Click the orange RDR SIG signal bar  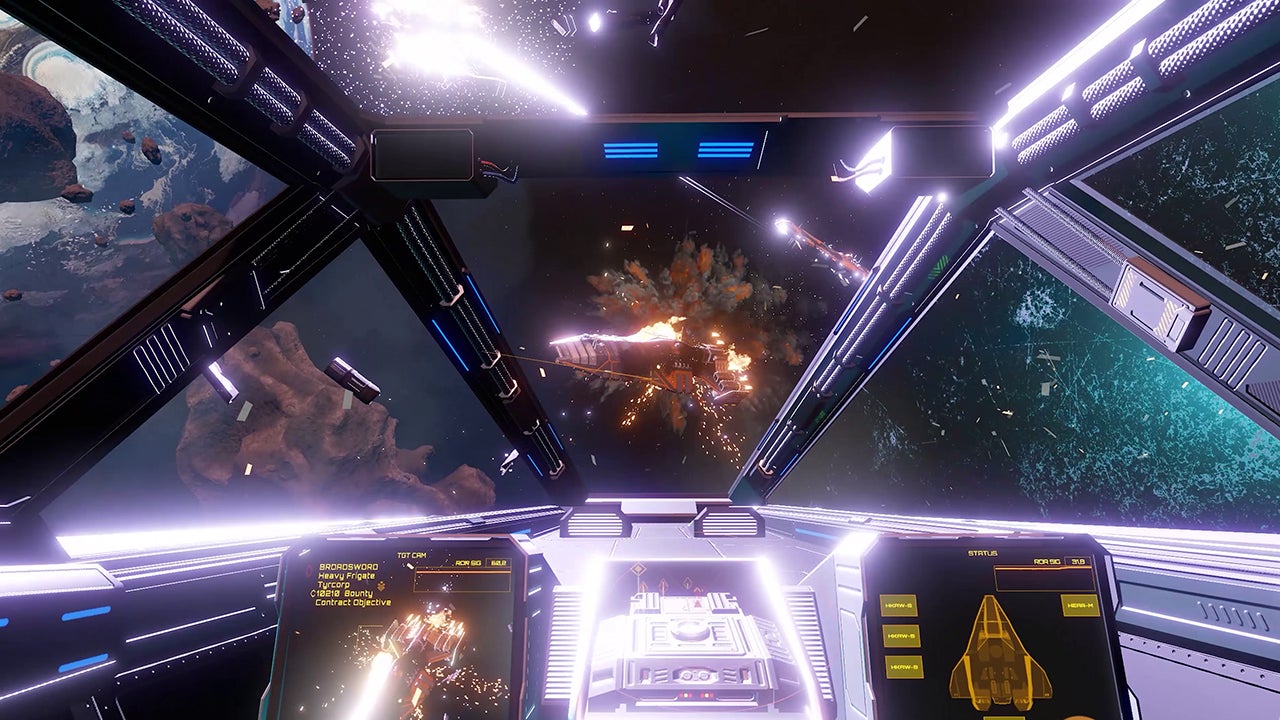(464, 573)
